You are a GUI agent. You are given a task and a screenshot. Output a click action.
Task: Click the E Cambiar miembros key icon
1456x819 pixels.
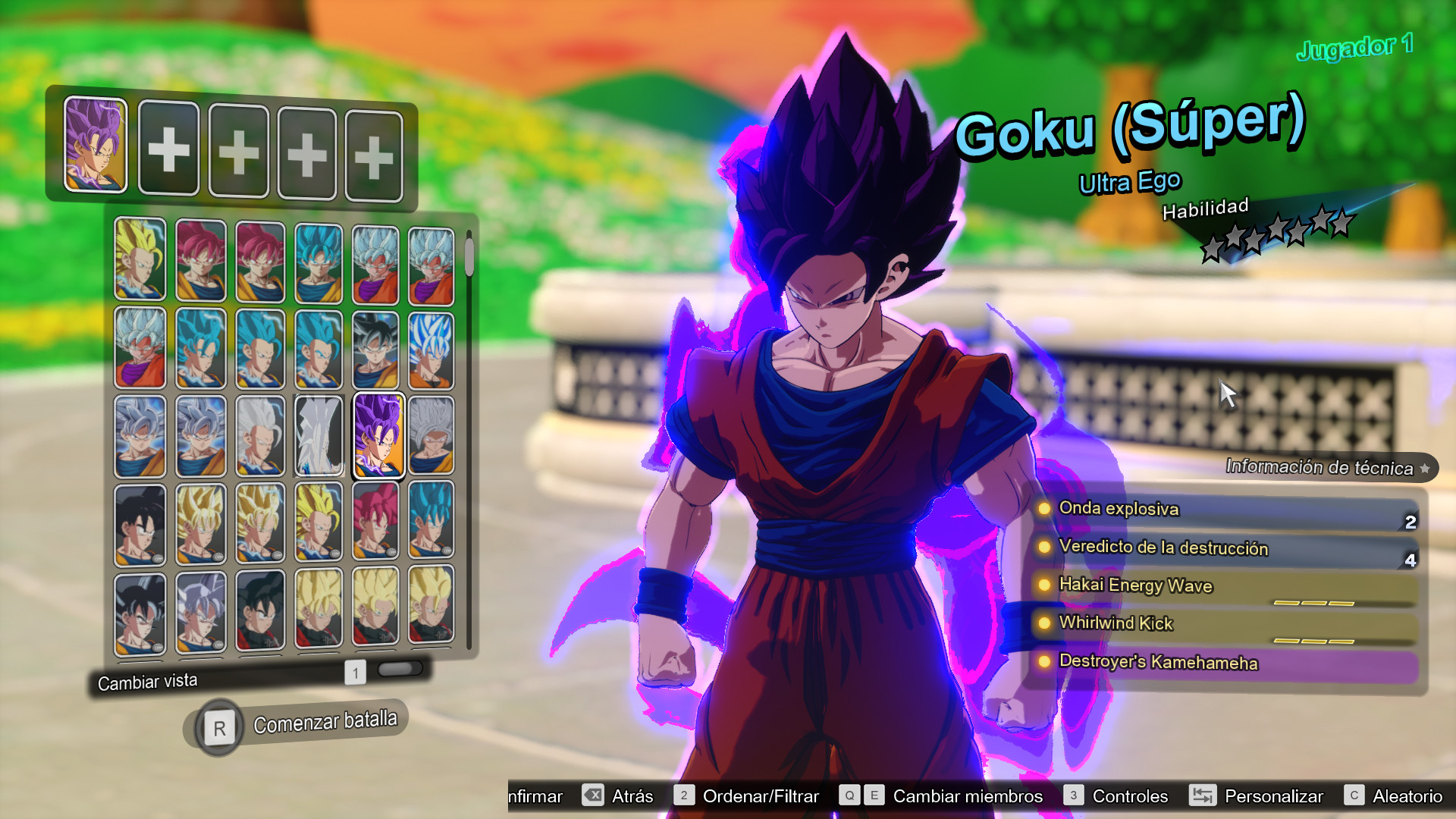point(874,795)
